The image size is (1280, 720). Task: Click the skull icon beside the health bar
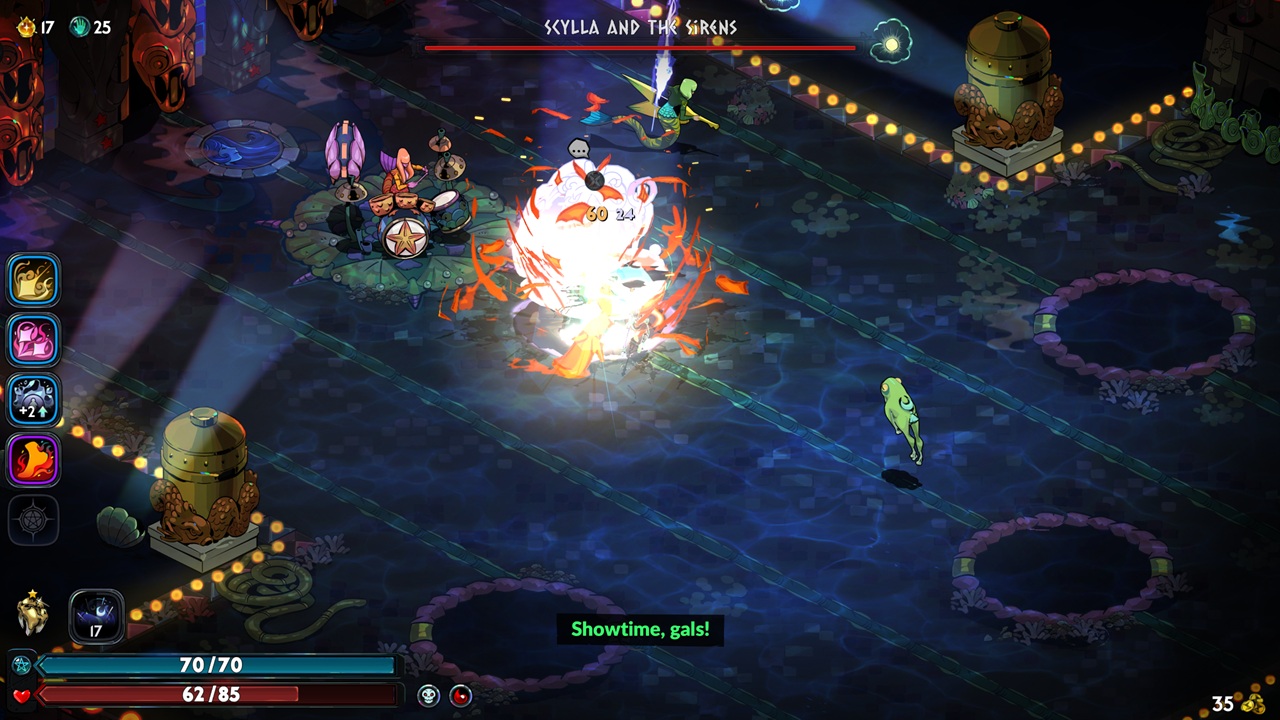click(428, 695)
